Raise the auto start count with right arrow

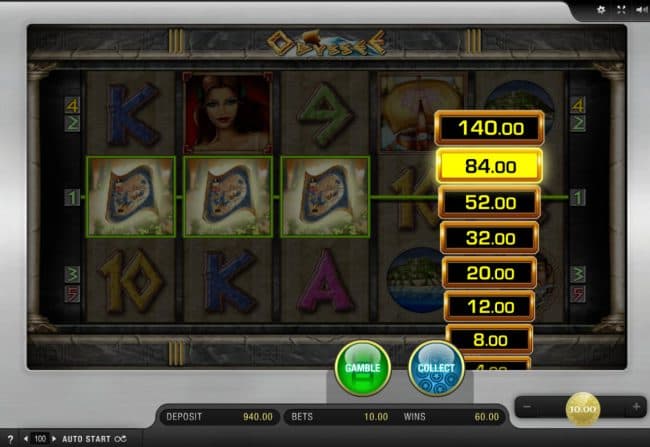pyautogui.click(x=54, y=438)
